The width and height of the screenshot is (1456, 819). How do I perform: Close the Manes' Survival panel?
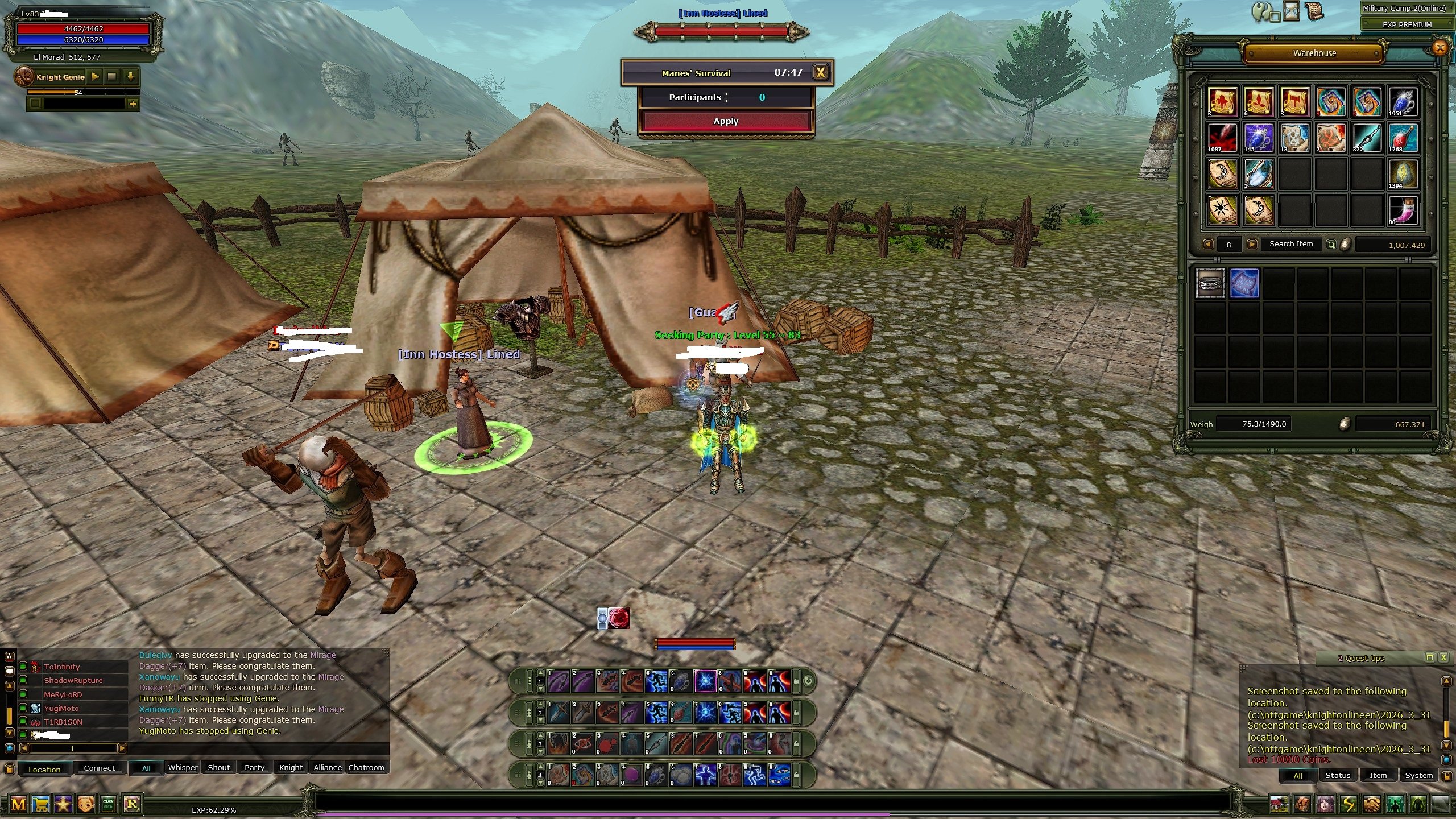pos(820,72)
